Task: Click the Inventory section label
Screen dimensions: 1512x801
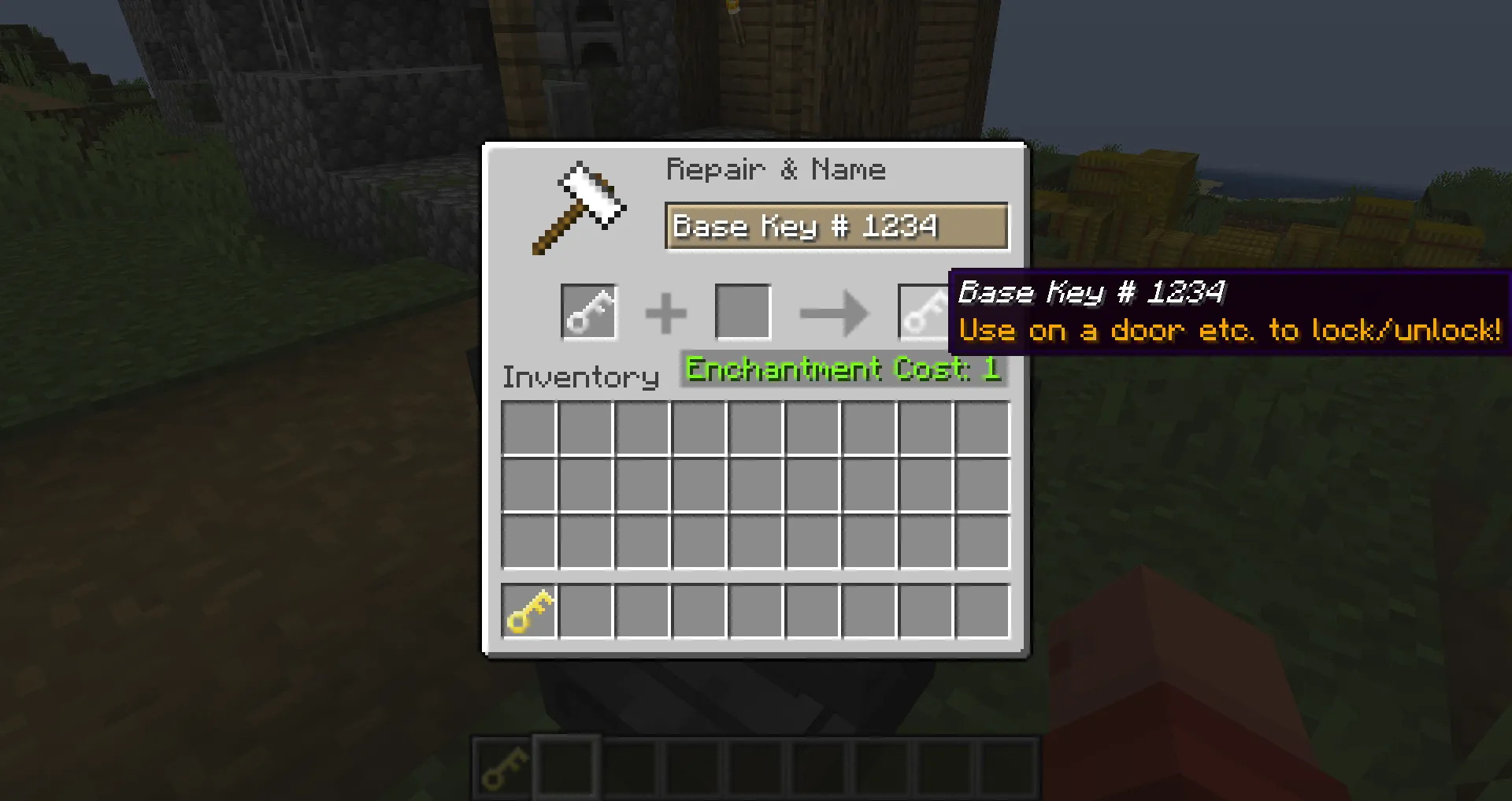Action: (580, 376)
